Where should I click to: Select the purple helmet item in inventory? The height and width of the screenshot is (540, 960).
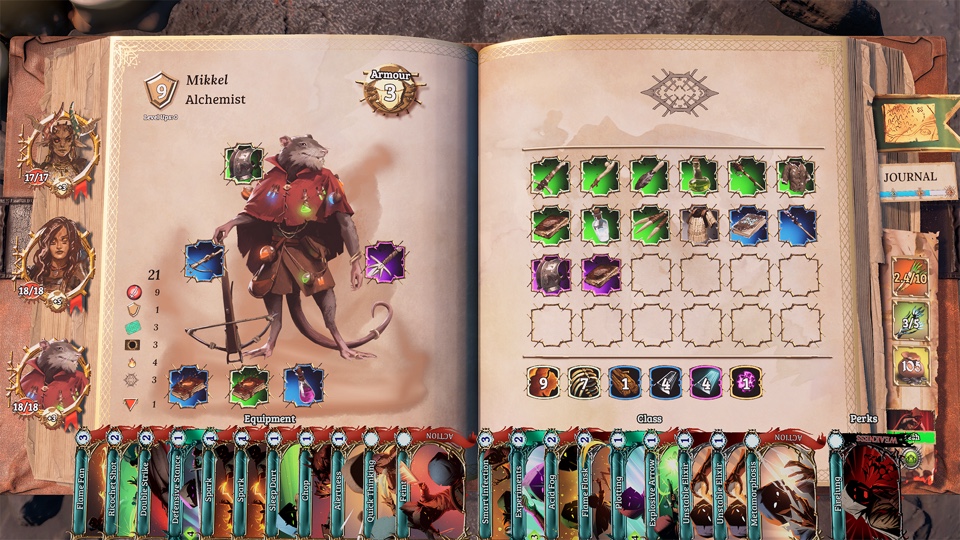[x=550, y=275]
